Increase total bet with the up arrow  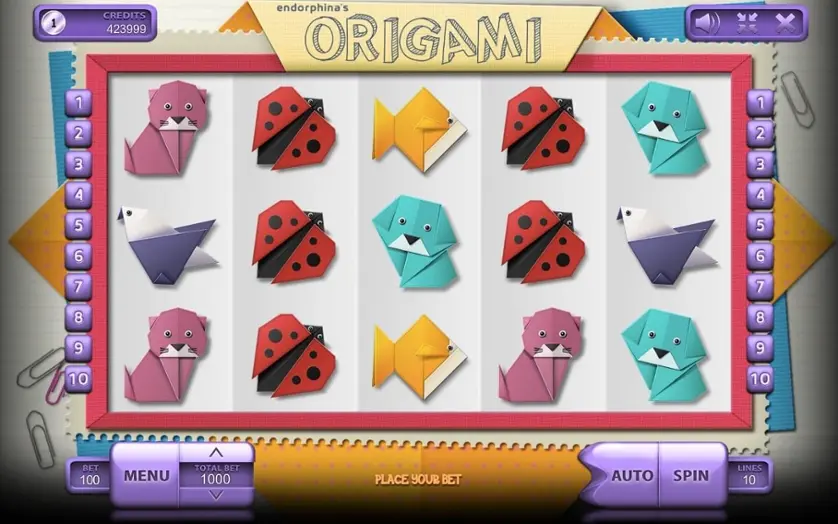pos(216,453)
